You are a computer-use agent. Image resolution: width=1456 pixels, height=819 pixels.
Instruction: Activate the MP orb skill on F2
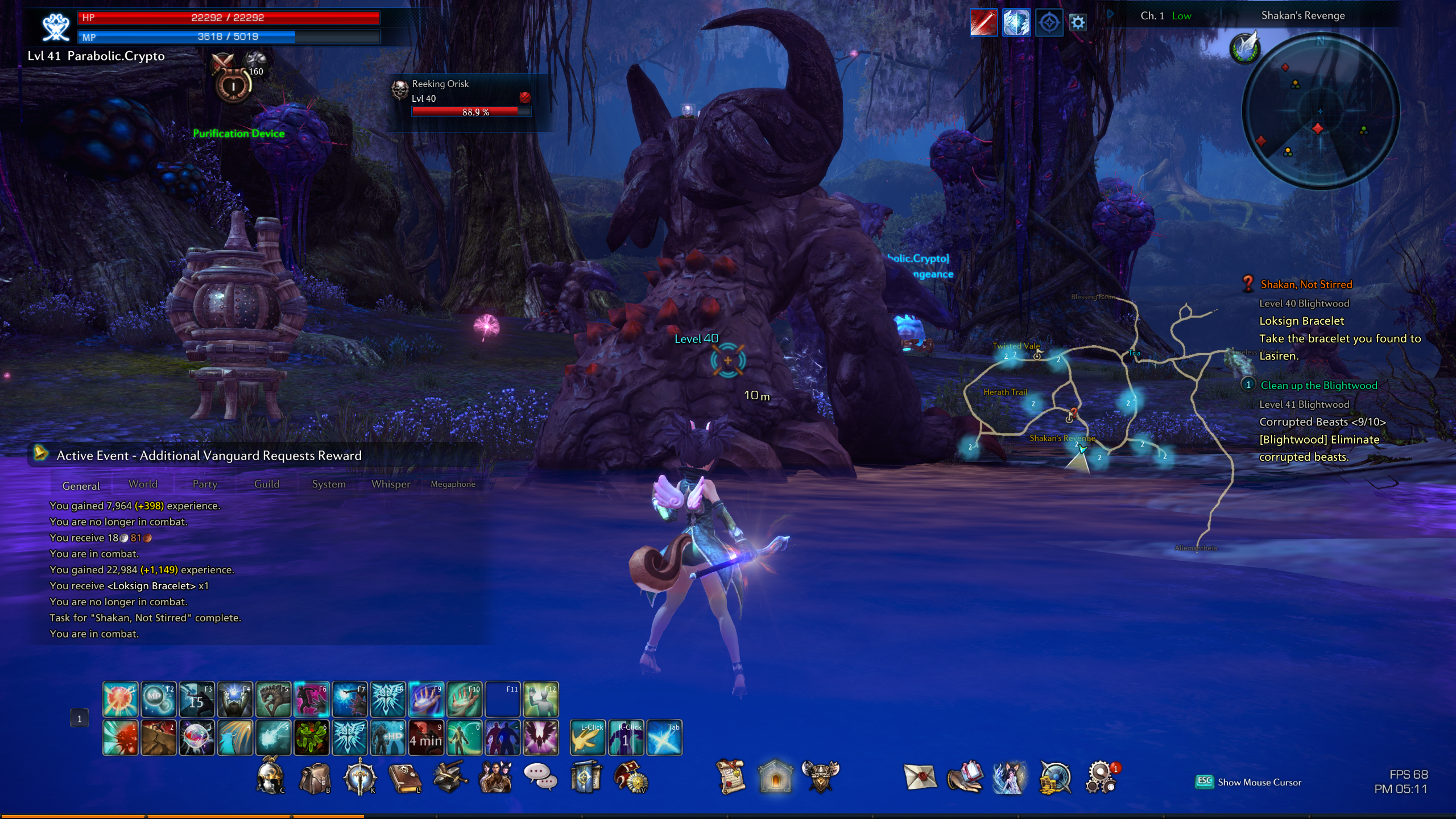(x=158, y=699)
